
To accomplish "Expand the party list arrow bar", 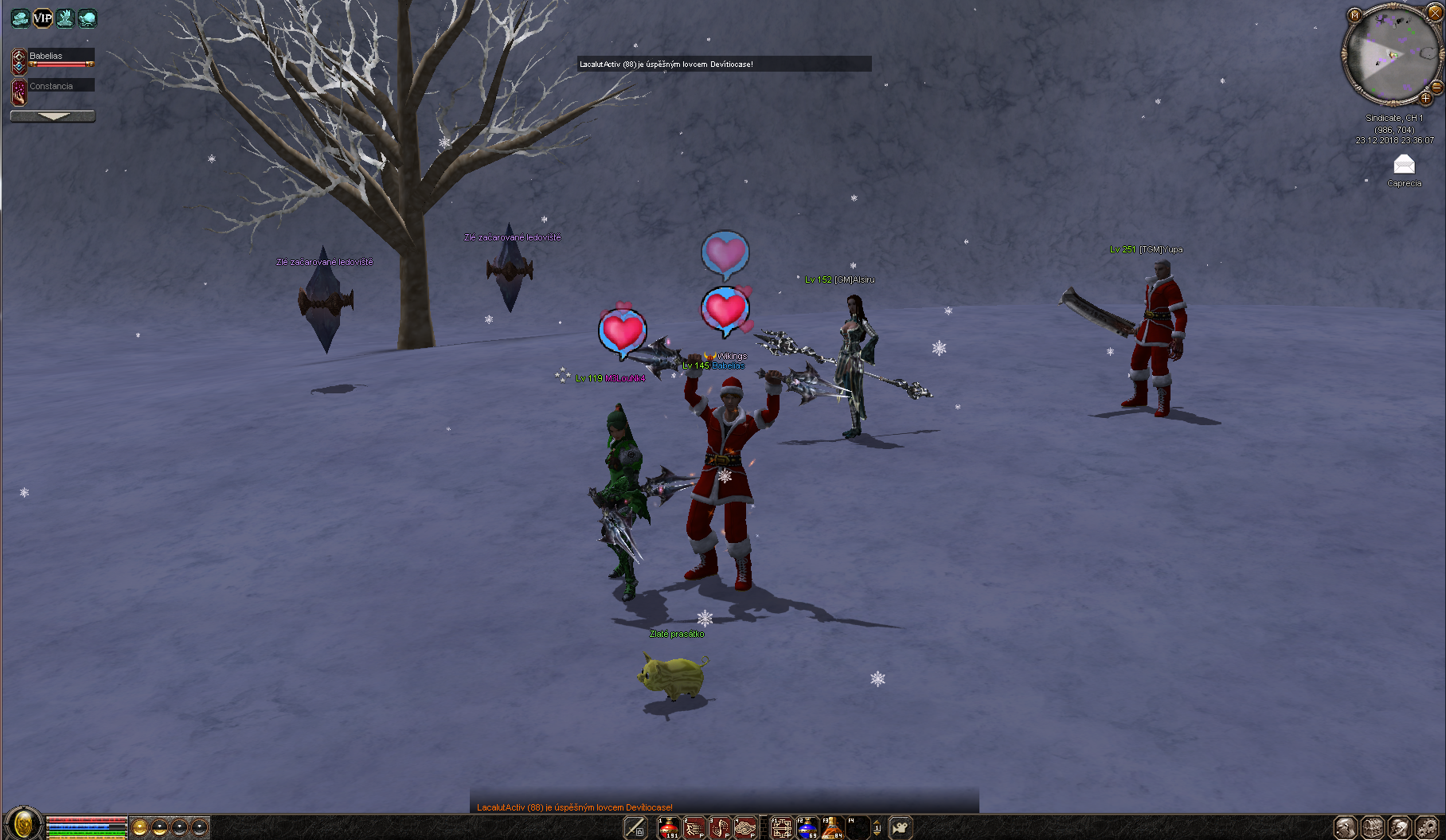I will 53,116.
